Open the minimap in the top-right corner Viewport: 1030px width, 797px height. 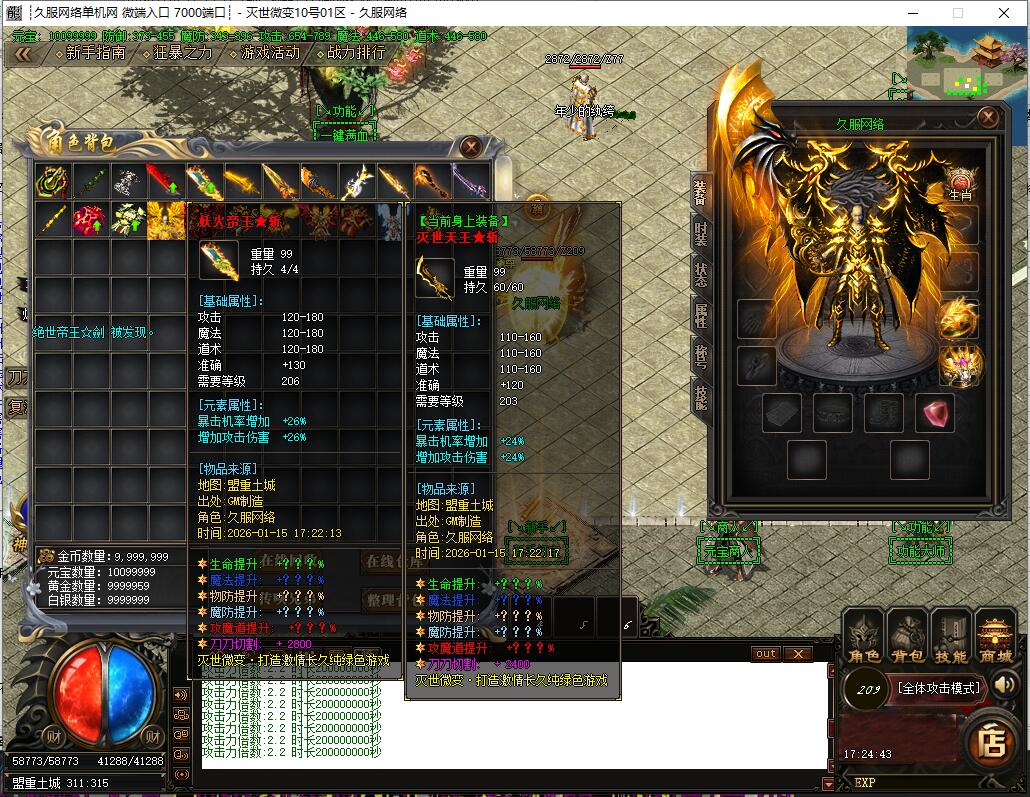coord(967,62)
